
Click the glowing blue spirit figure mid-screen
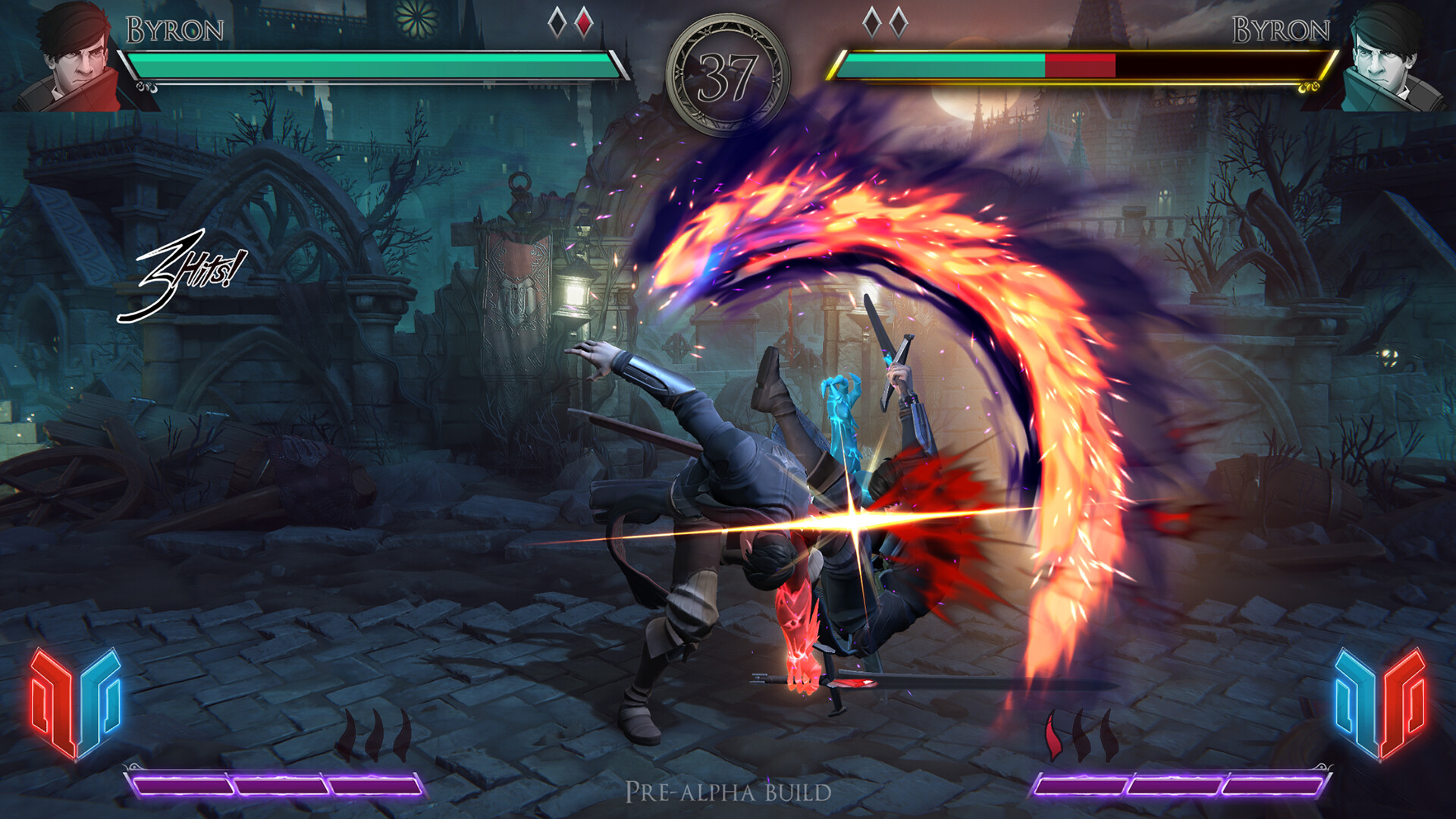(x=842, y=417)
